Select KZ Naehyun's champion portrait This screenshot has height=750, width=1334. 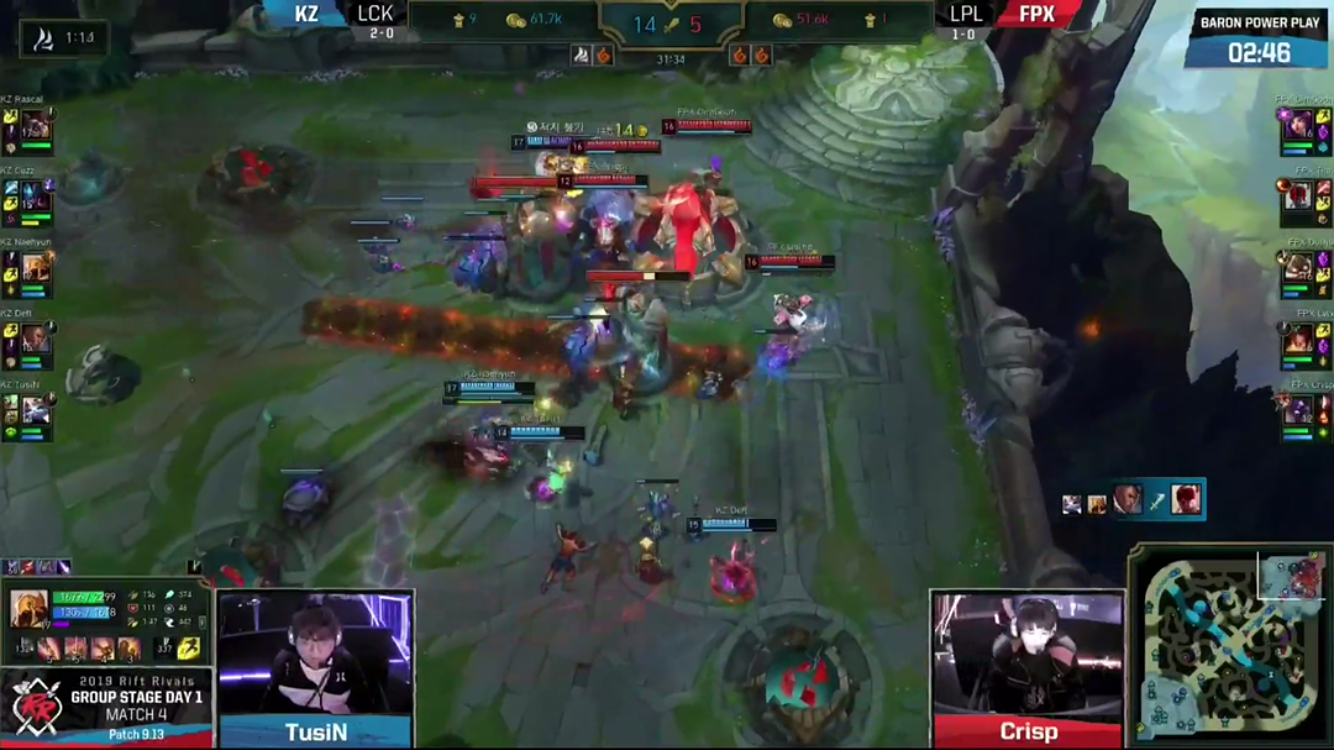tap(36, 268)
